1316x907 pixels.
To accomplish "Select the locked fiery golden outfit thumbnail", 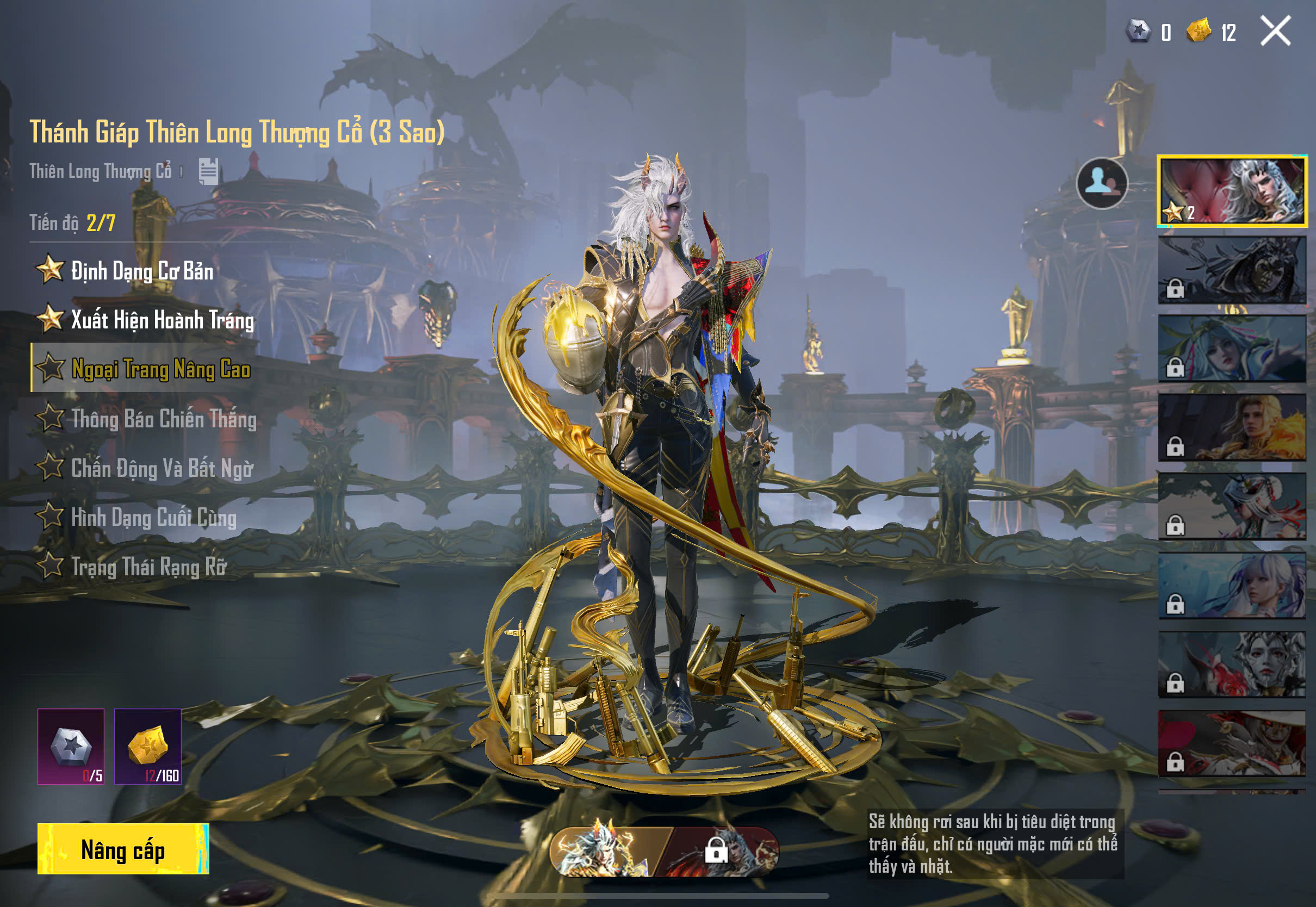I will coord(1232,427).
